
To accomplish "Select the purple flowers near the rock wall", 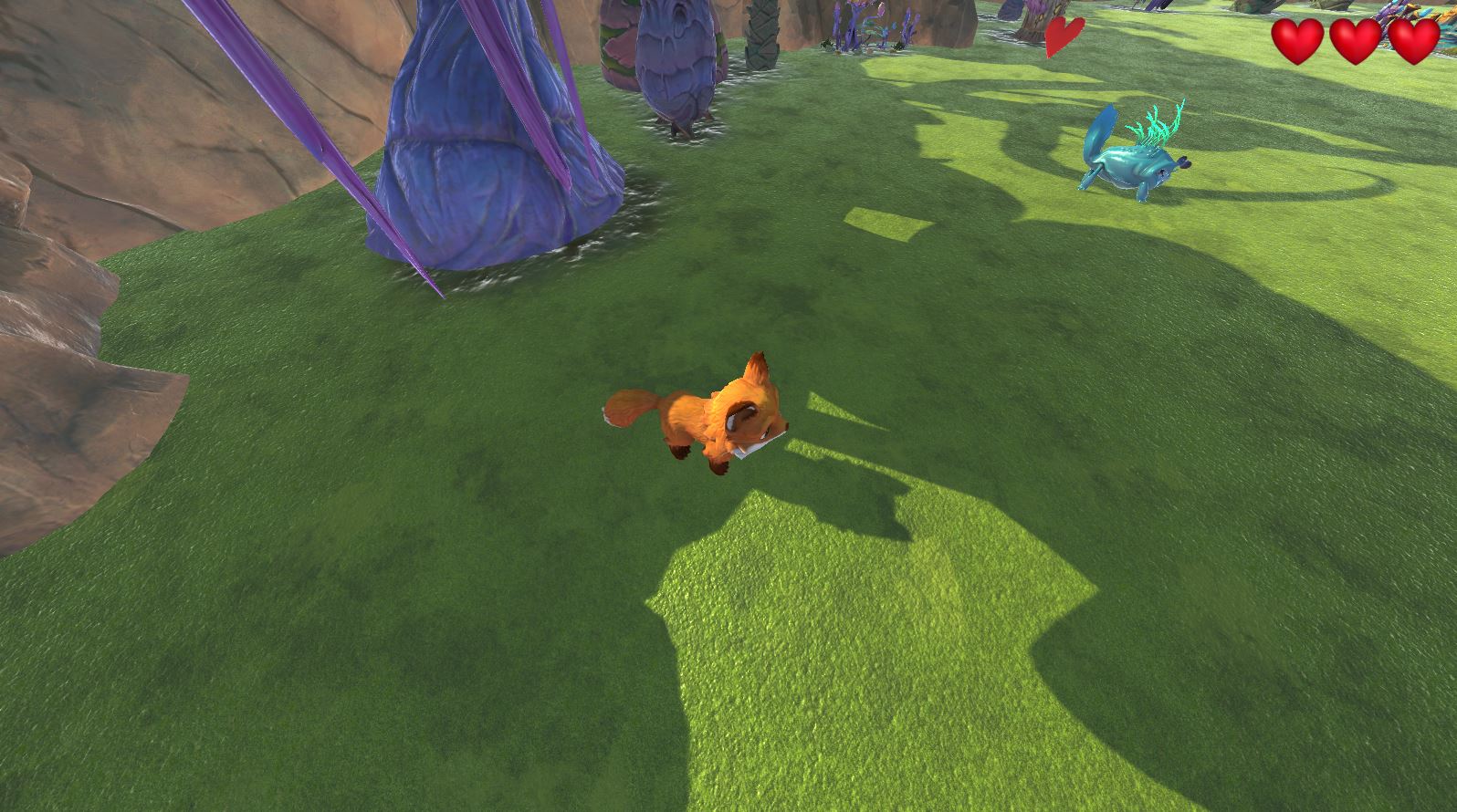I will pos(867,23).
